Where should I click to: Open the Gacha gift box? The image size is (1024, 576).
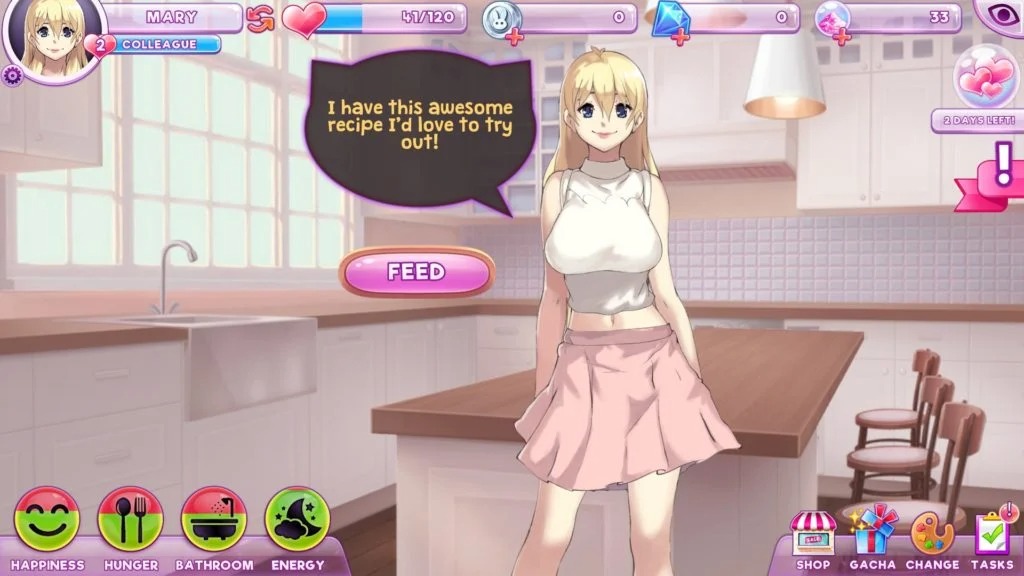872,533
